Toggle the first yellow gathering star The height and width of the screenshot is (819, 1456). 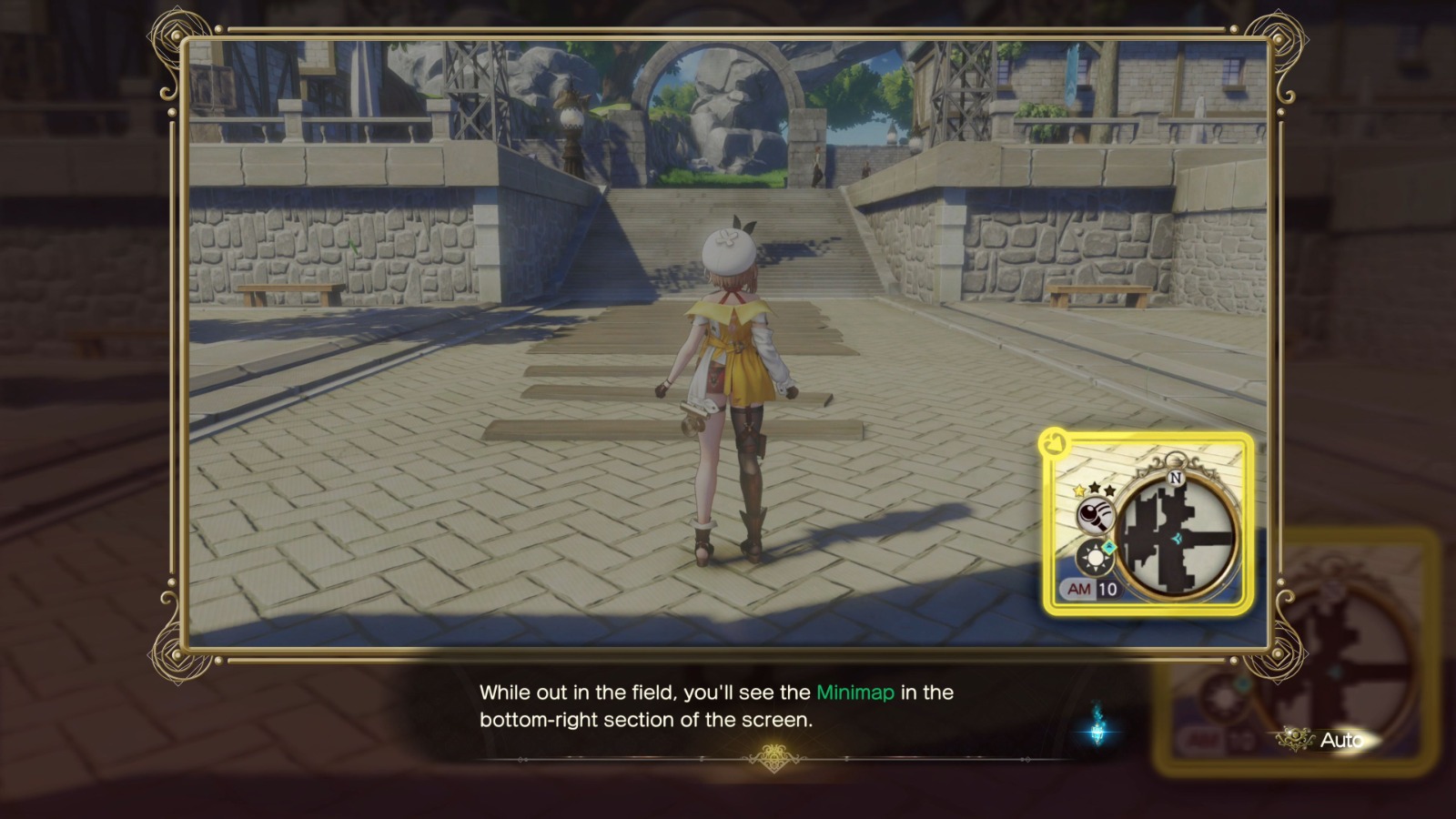(x=1077, y=491)
